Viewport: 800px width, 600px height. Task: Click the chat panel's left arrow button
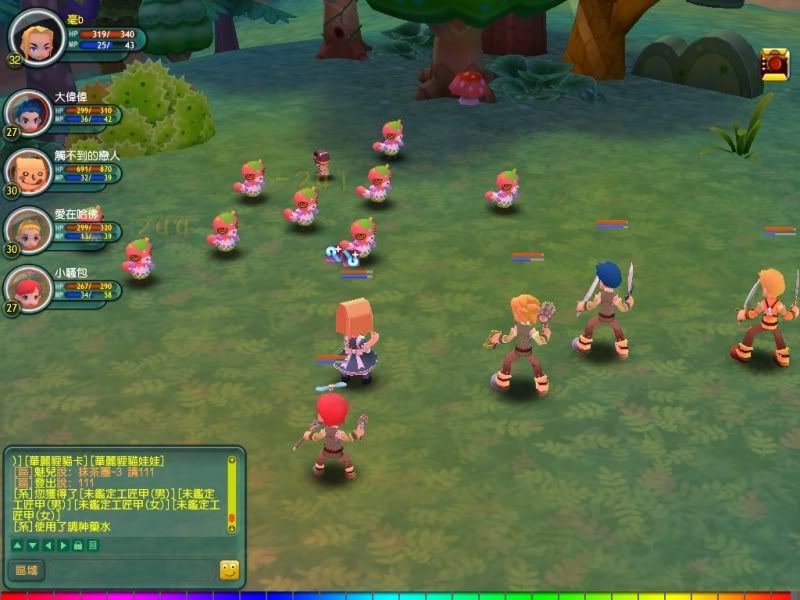(x=46, y=545)
